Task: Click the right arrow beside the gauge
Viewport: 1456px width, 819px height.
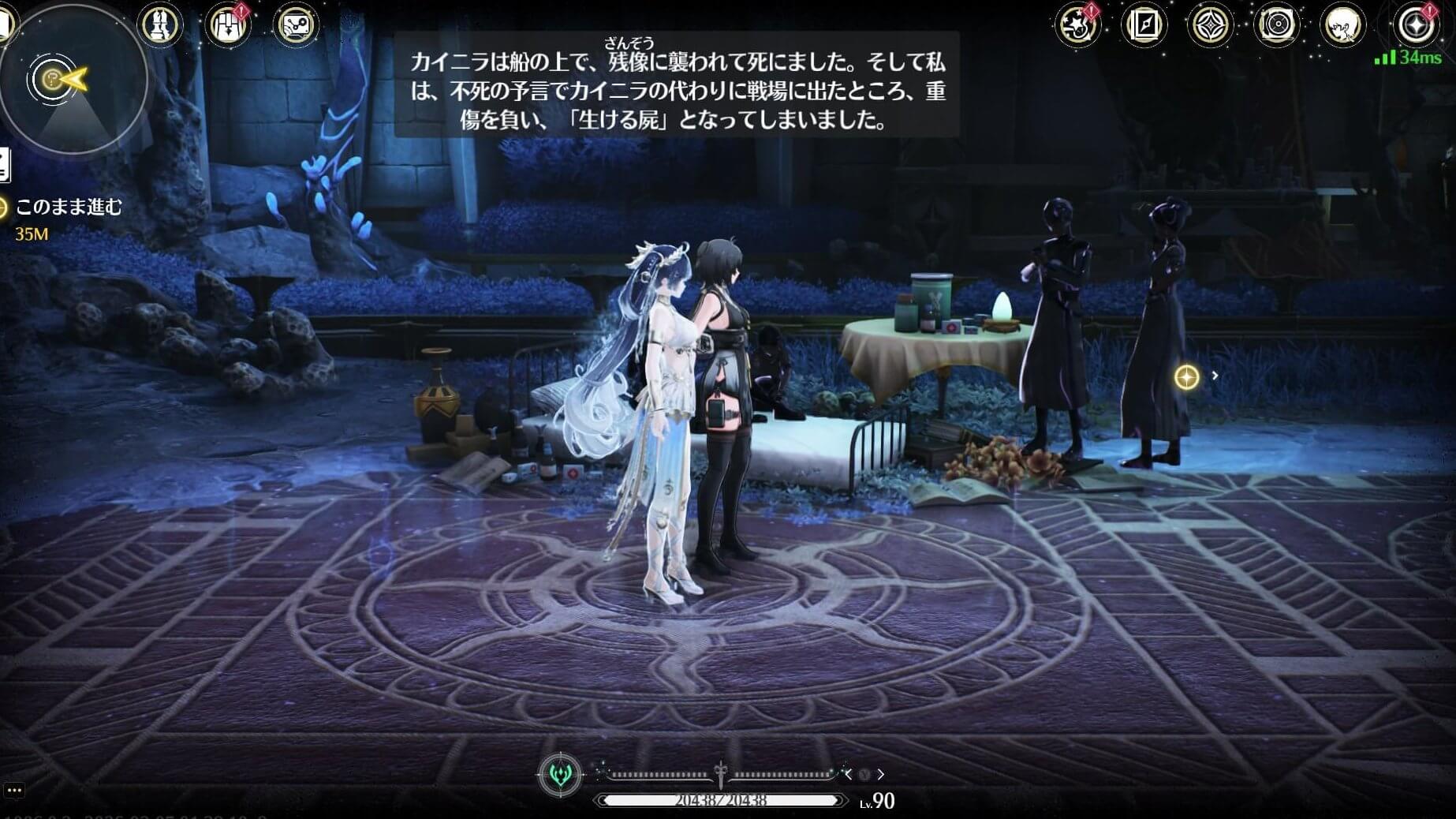Action: coord(881,775)
